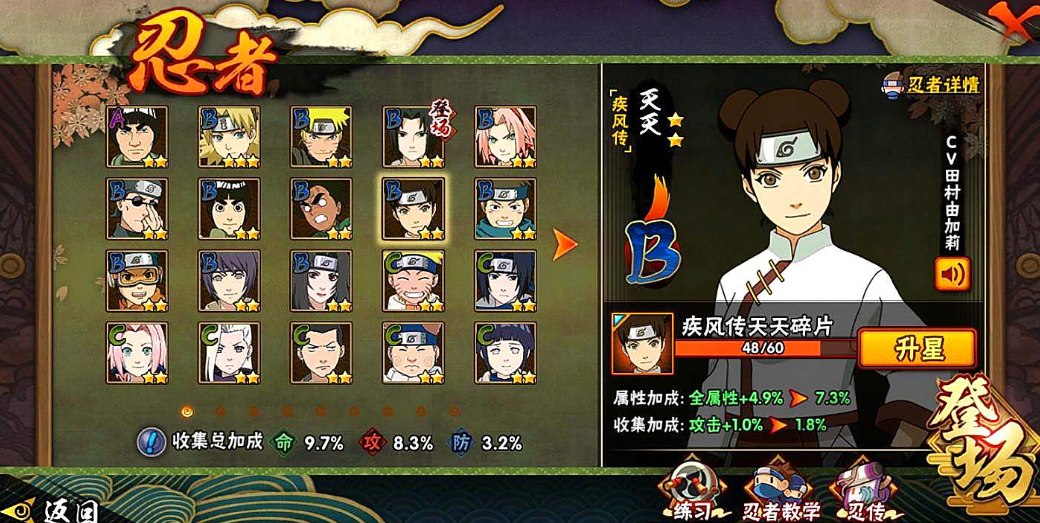Open 忍者教学 ninja tutorial

[781, 493]
